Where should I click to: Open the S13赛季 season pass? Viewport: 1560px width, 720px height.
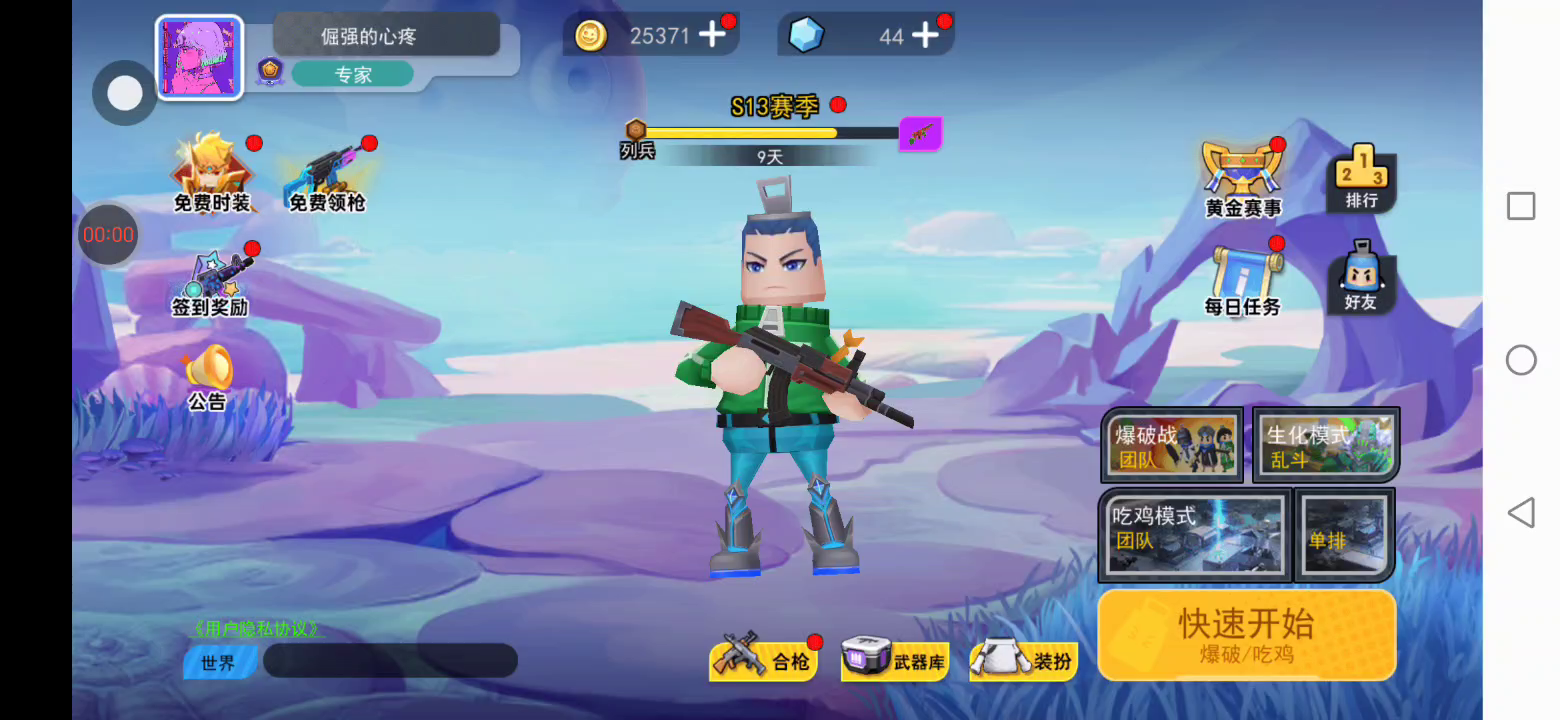[x=775, y=107]
